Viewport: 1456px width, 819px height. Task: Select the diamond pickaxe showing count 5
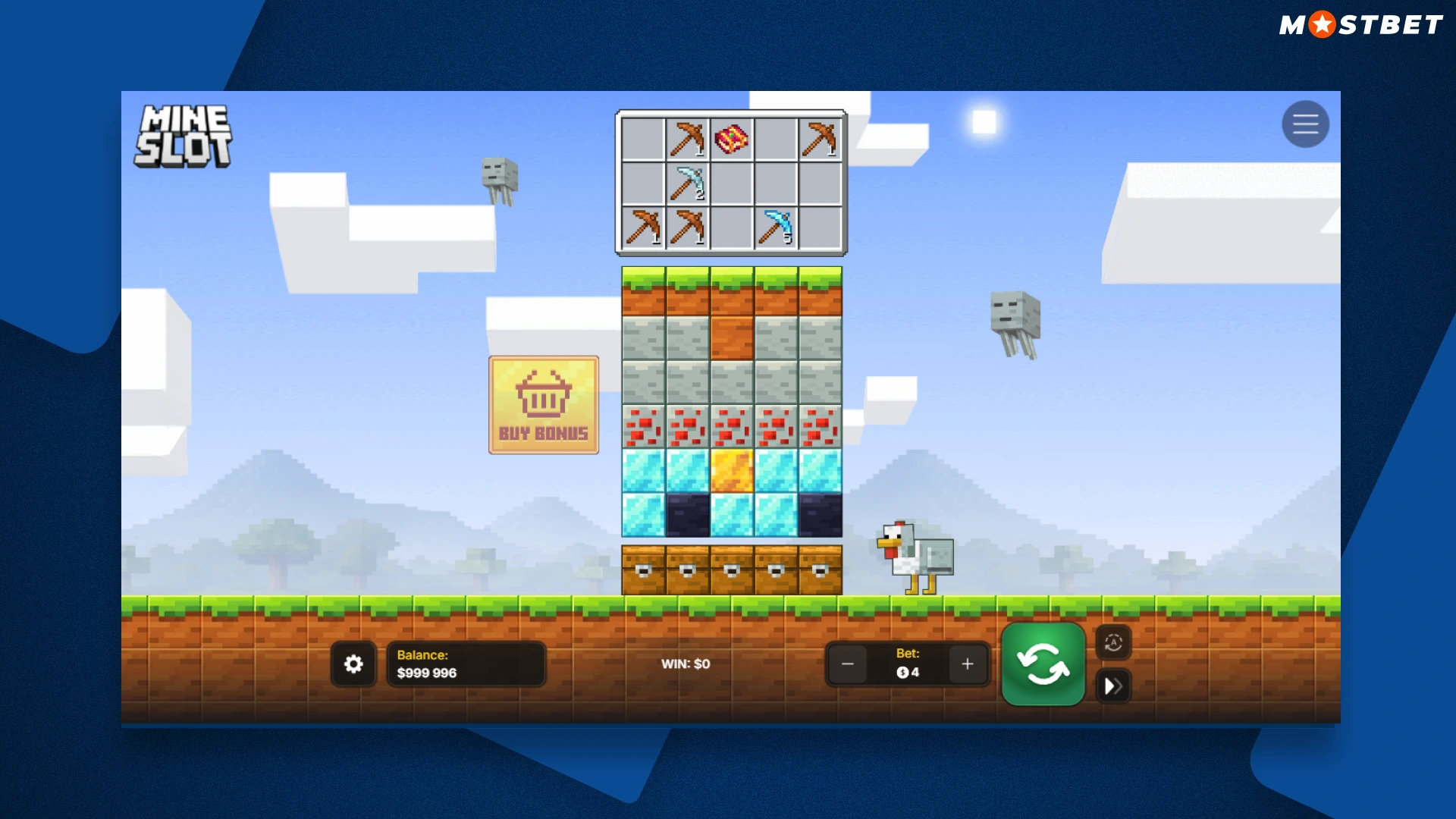click(775, 225)
